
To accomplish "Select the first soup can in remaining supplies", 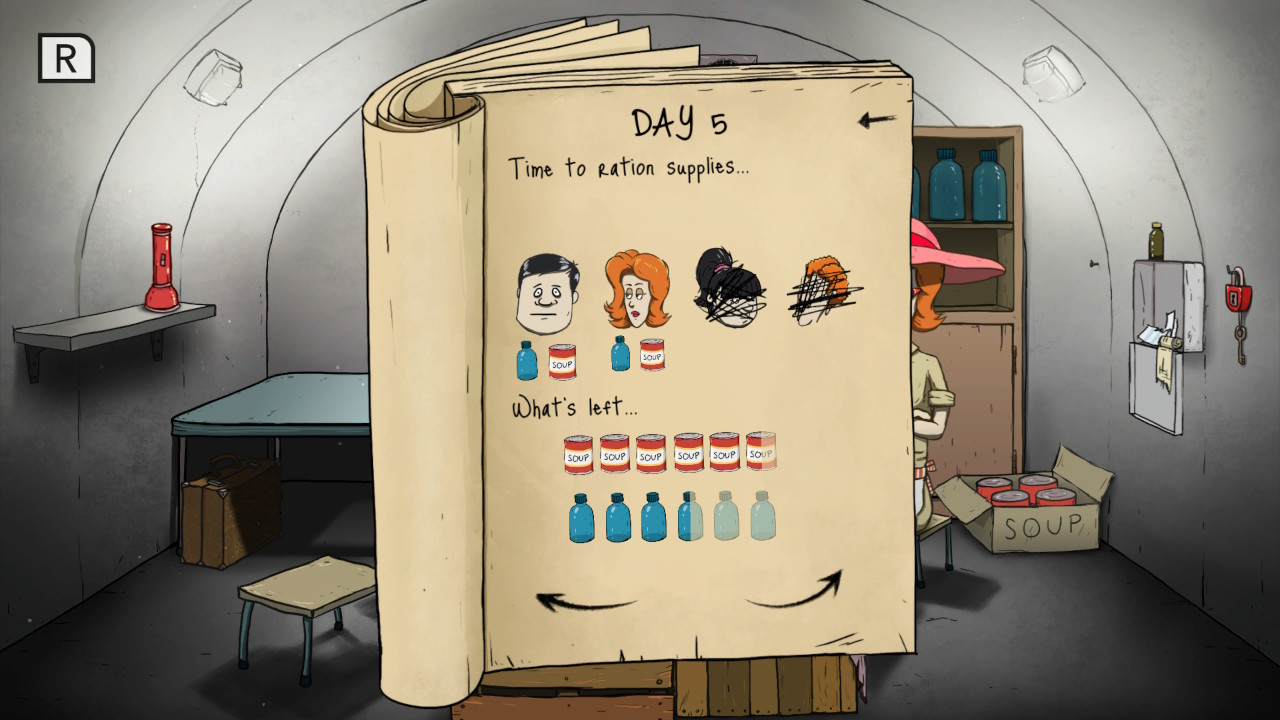I will coord(577,452).
